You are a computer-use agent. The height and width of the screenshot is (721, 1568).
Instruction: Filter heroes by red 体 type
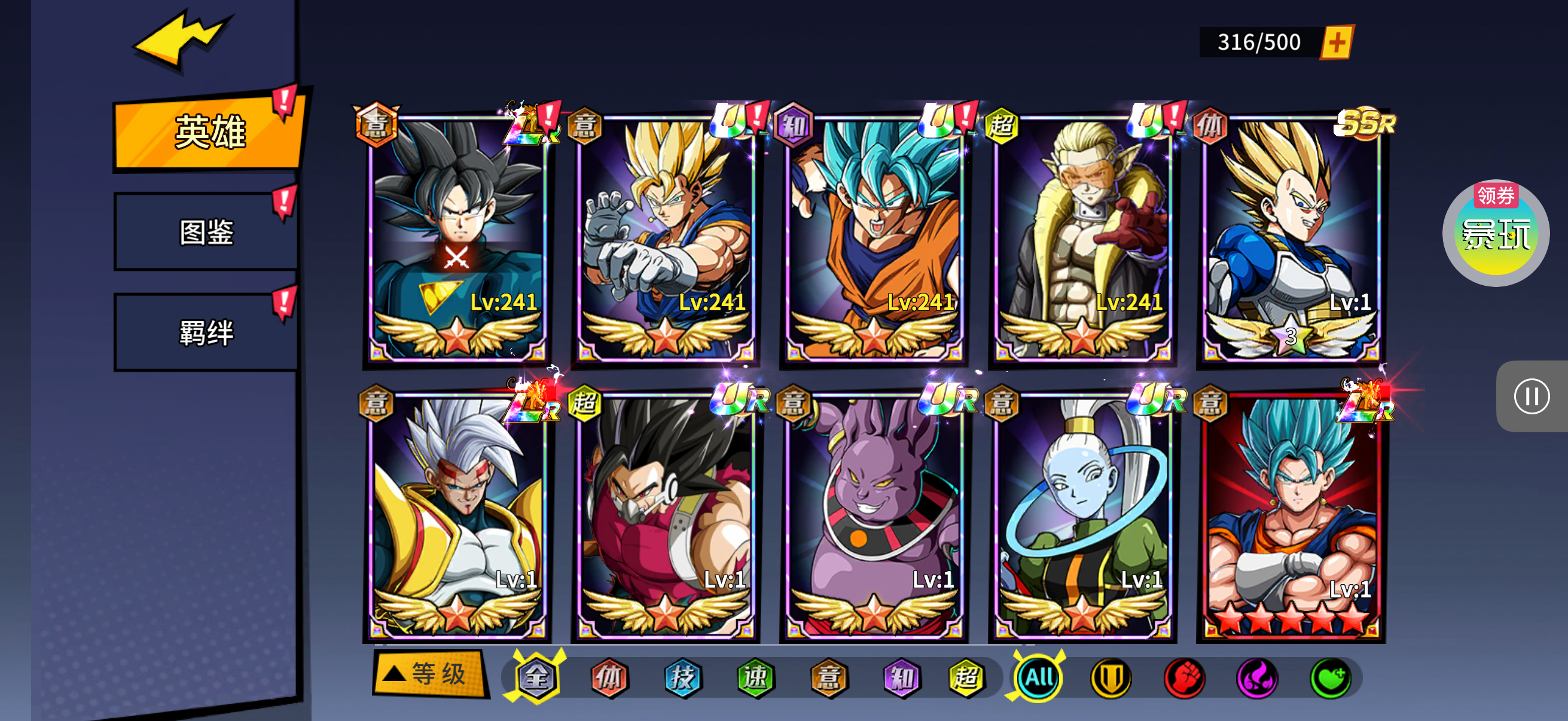click(x=609, y=677)
